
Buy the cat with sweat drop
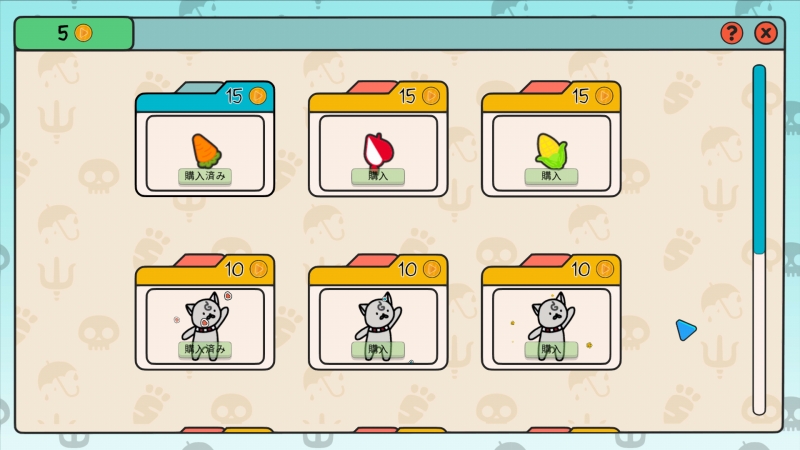click(x=378, y=349)
